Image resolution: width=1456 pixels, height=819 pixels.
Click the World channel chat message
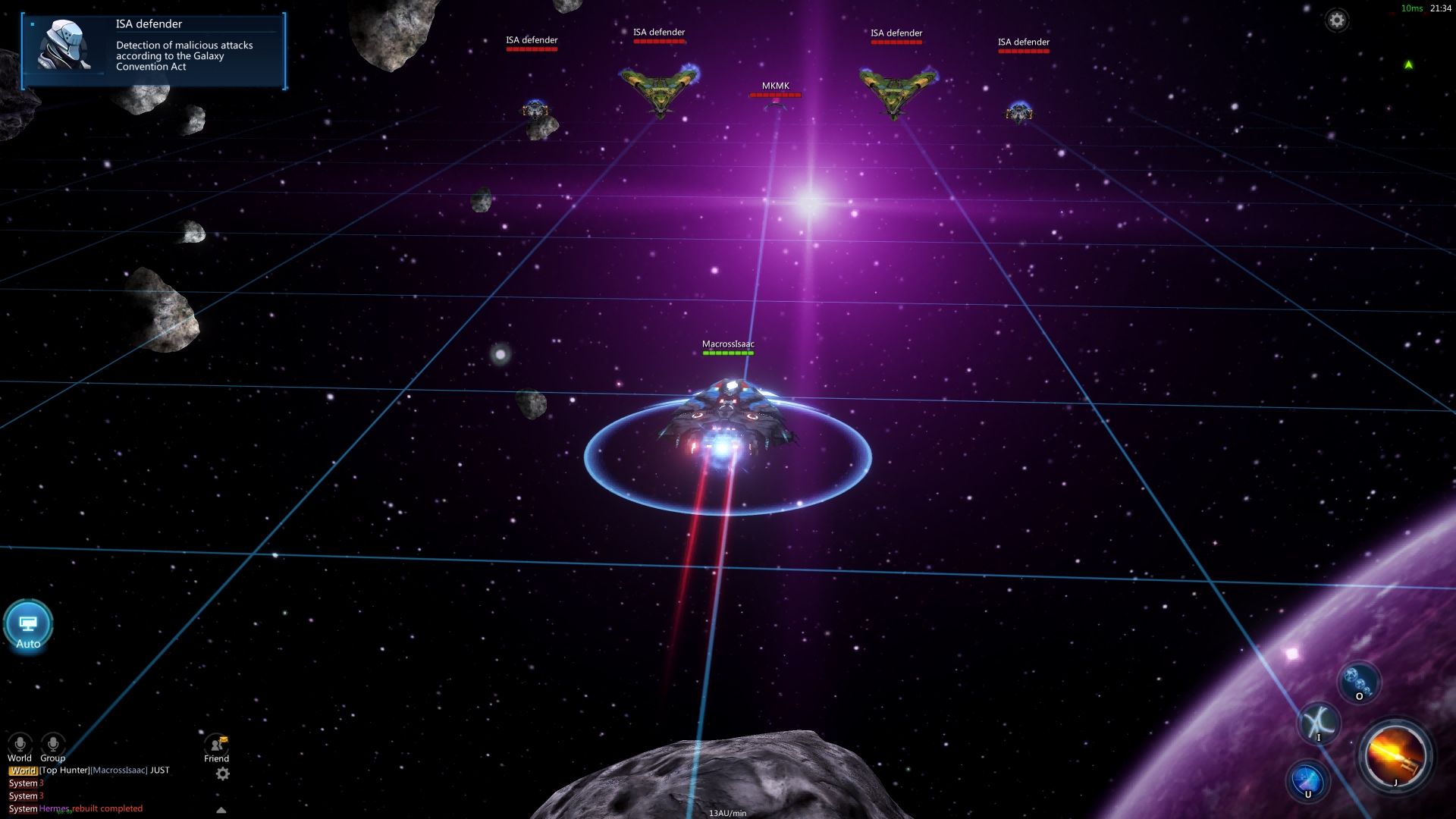[89, 770]
